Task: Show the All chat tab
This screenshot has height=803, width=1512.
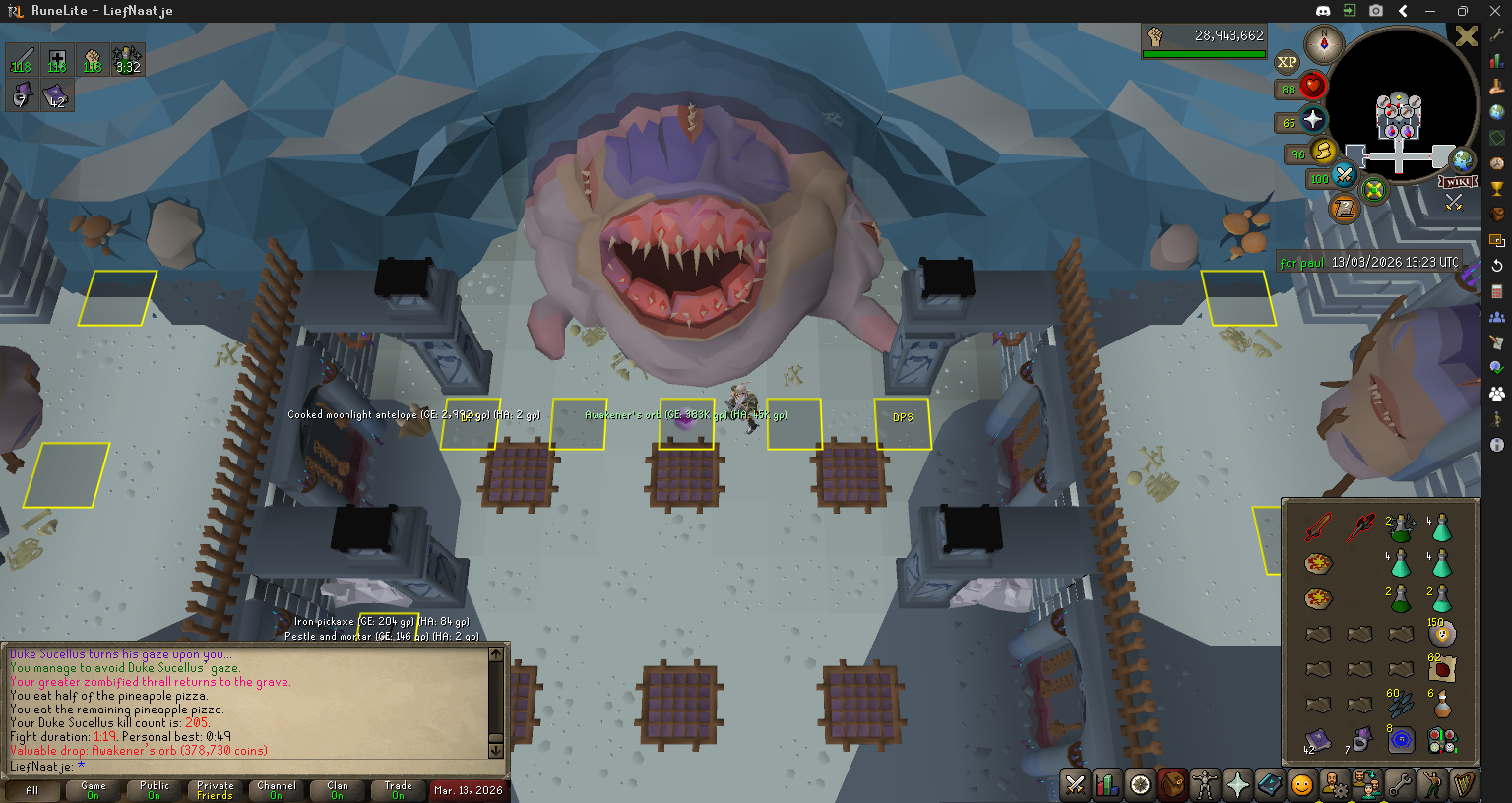Action: tap(31, 790)
